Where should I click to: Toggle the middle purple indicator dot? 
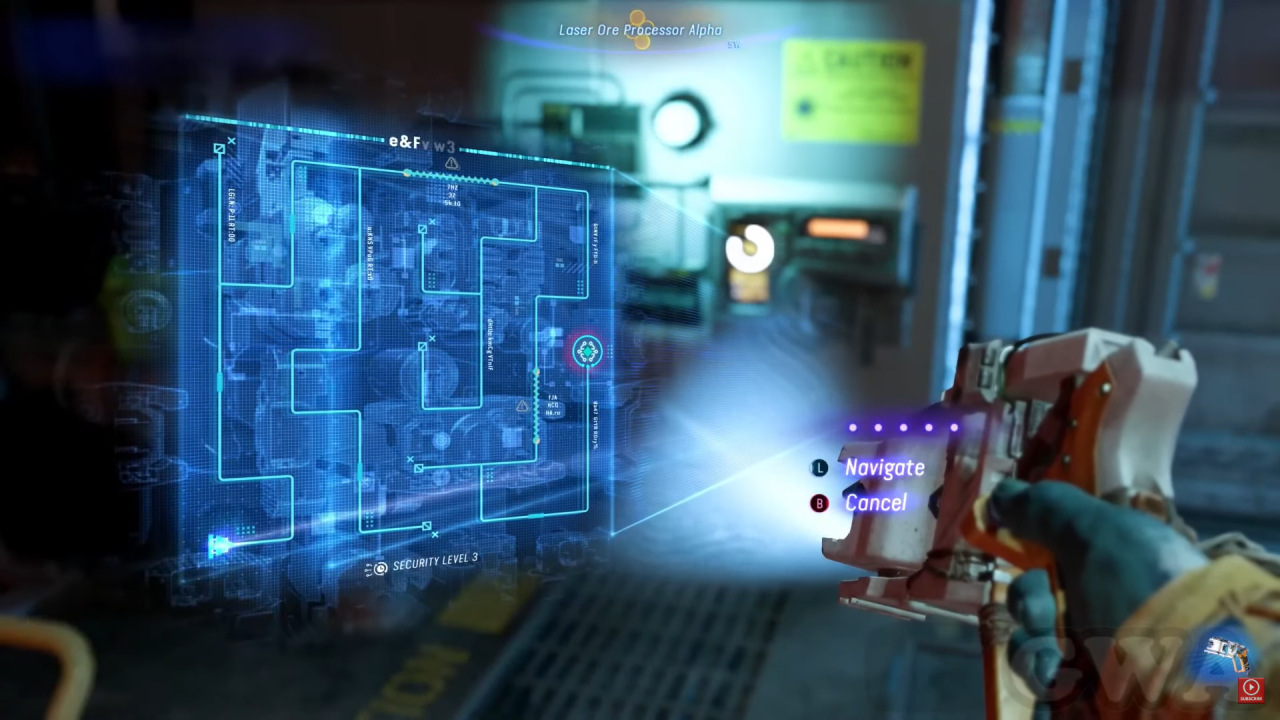(x=902, y=427)
